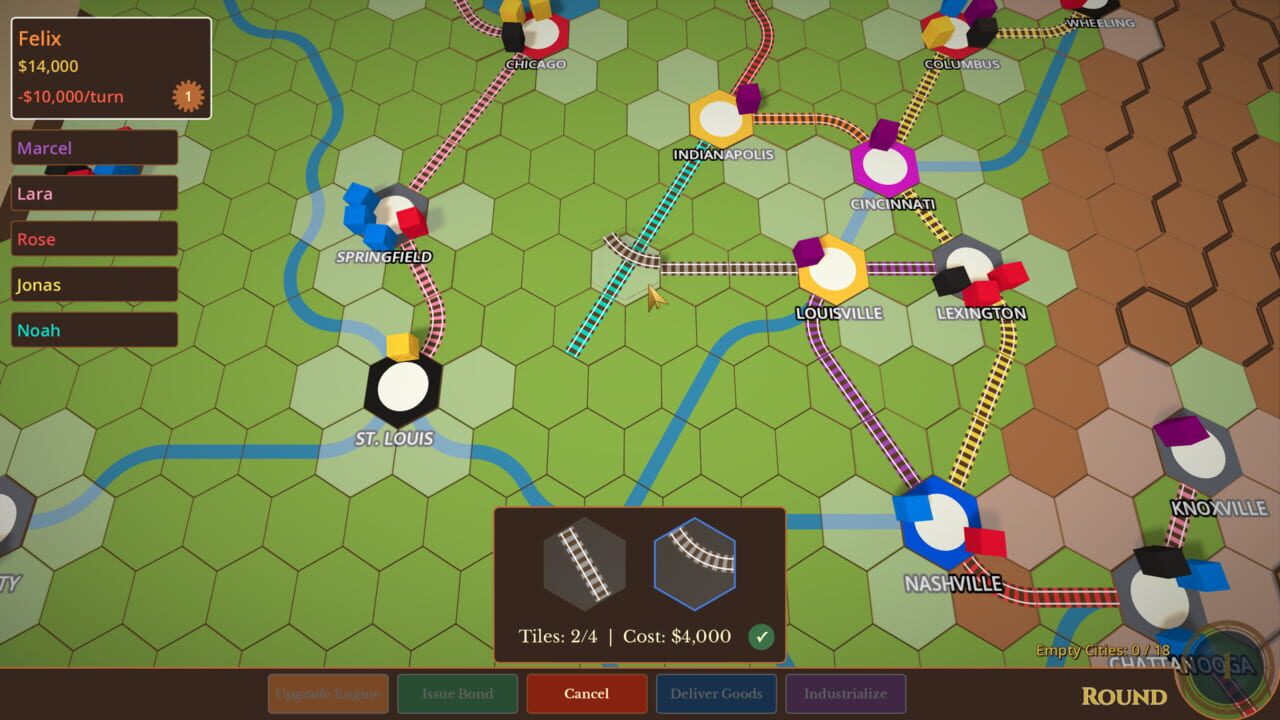Click the Deliver Goods button
This screenshot has height=720, width=1280.
(716, 693)
